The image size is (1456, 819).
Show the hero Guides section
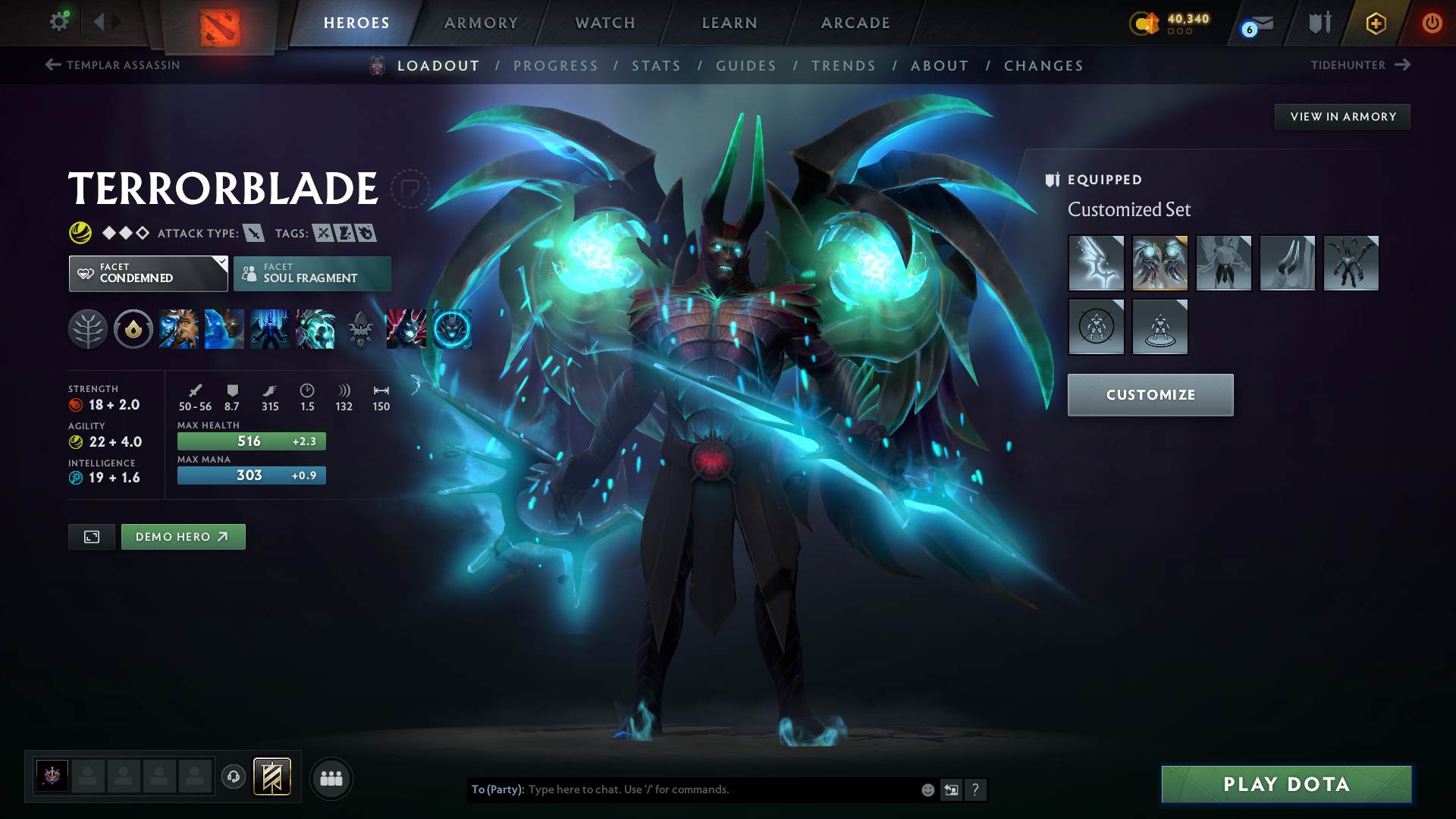point(746,66)
